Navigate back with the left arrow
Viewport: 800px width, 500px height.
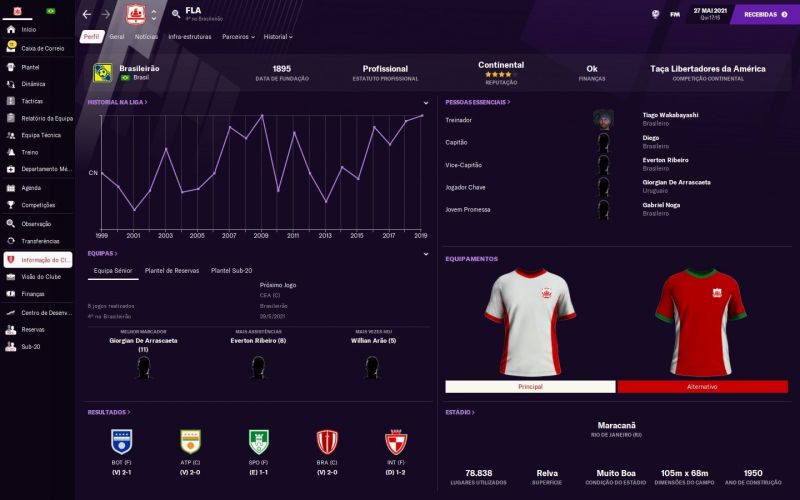(87, 14)
